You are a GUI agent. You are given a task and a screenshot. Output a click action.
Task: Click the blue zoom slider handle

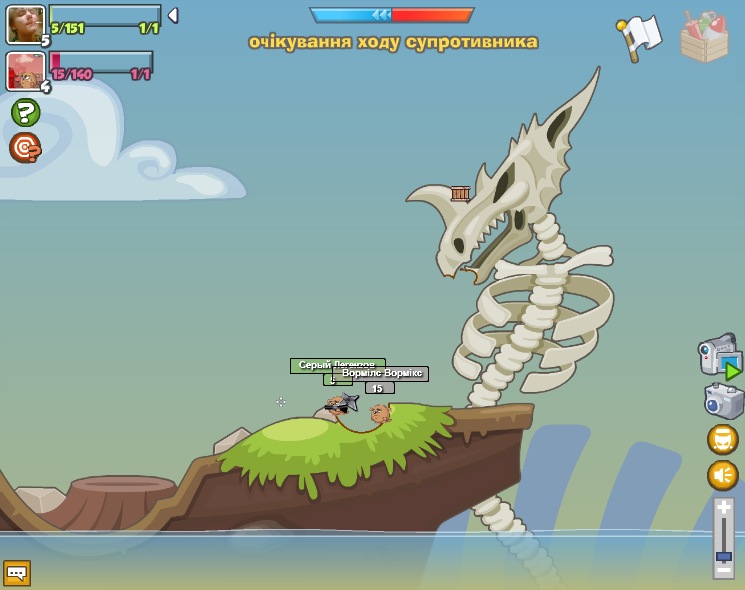tap(724, 556)
